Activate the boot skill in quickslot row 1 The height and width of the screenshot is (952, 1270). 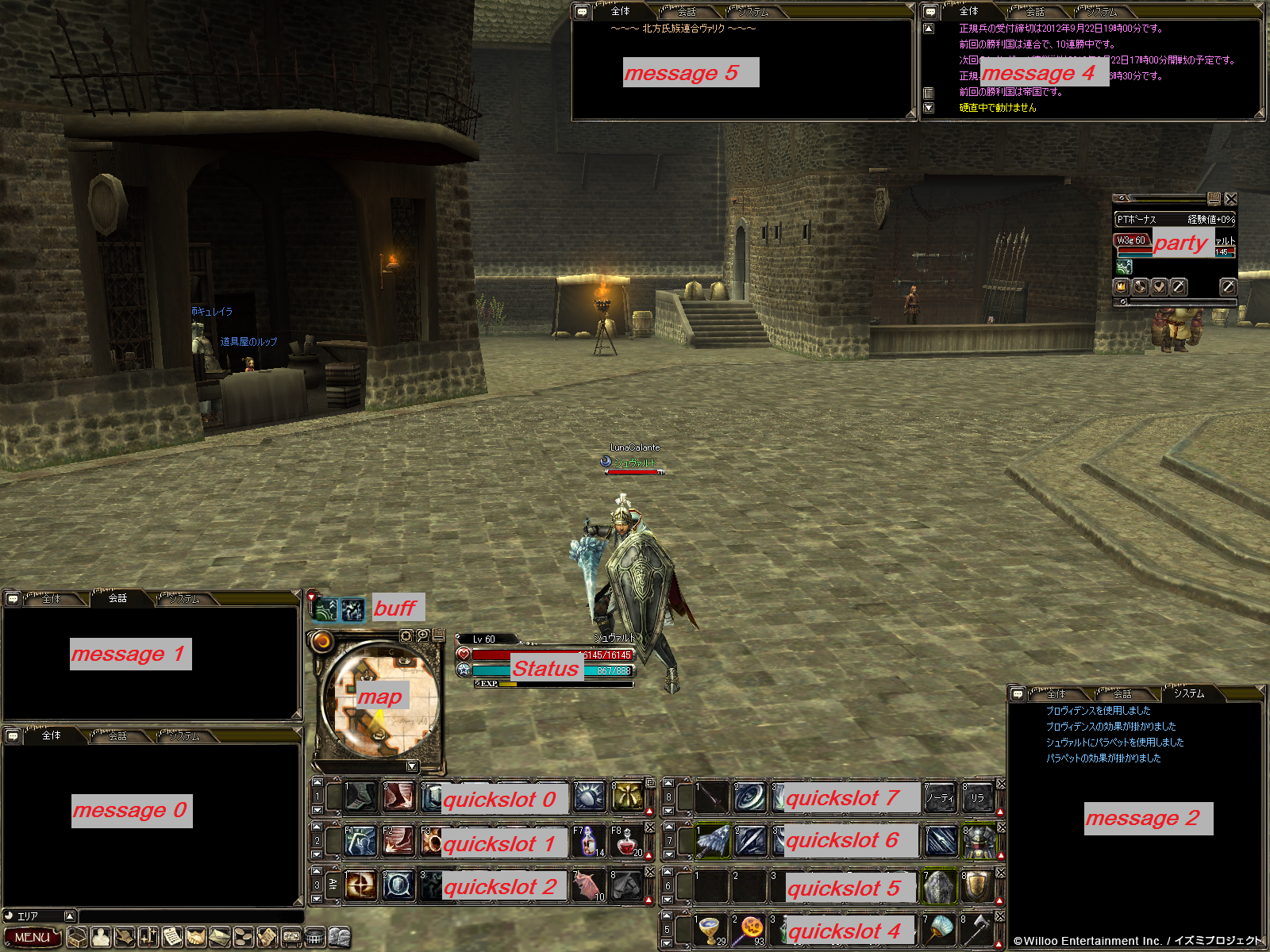360,797
